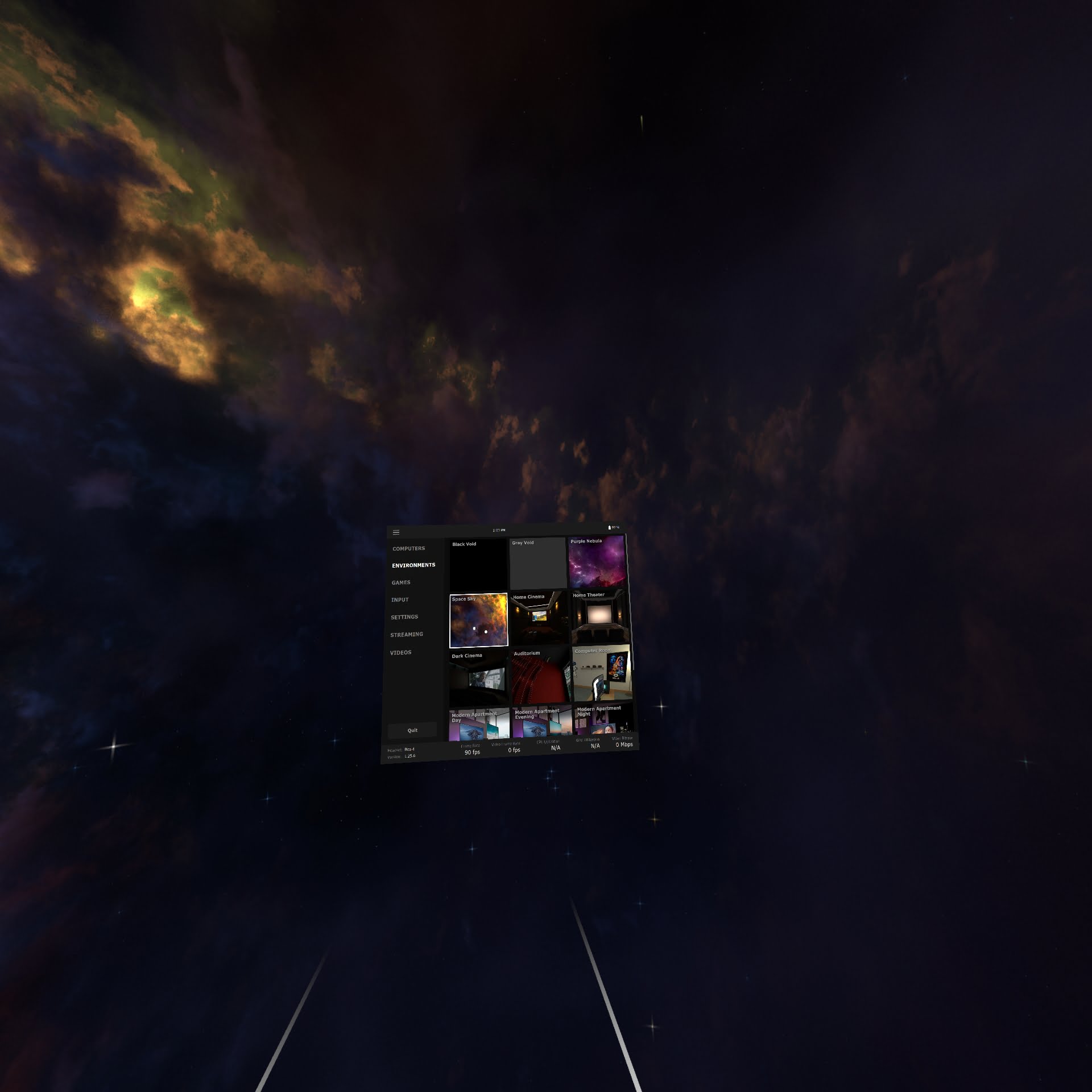Select the Gray Void environment
This screenshot has width=1092, height=1092.
(538, 564)
